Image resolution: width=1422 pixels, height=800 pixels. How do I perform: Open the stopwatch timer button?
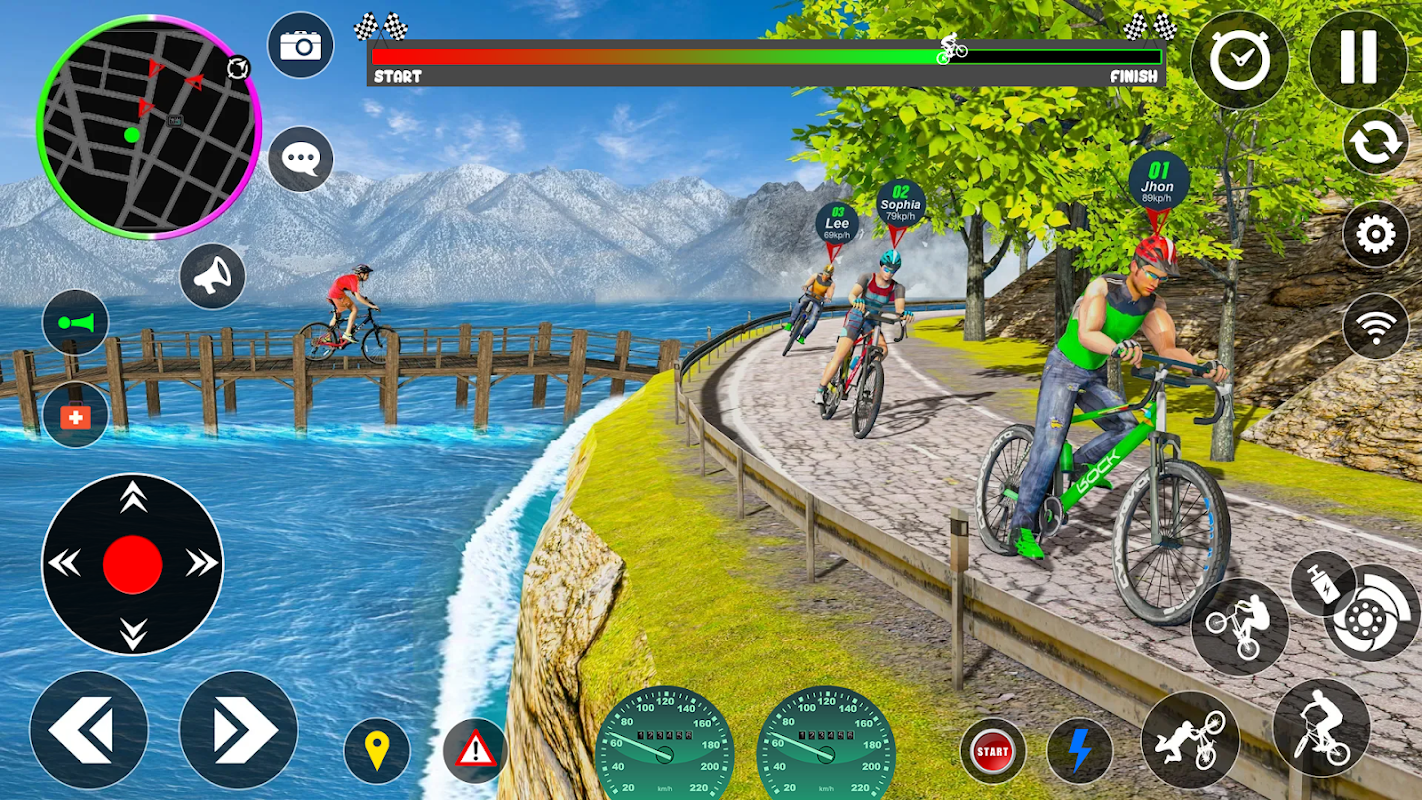click(x=1240, y=60)
